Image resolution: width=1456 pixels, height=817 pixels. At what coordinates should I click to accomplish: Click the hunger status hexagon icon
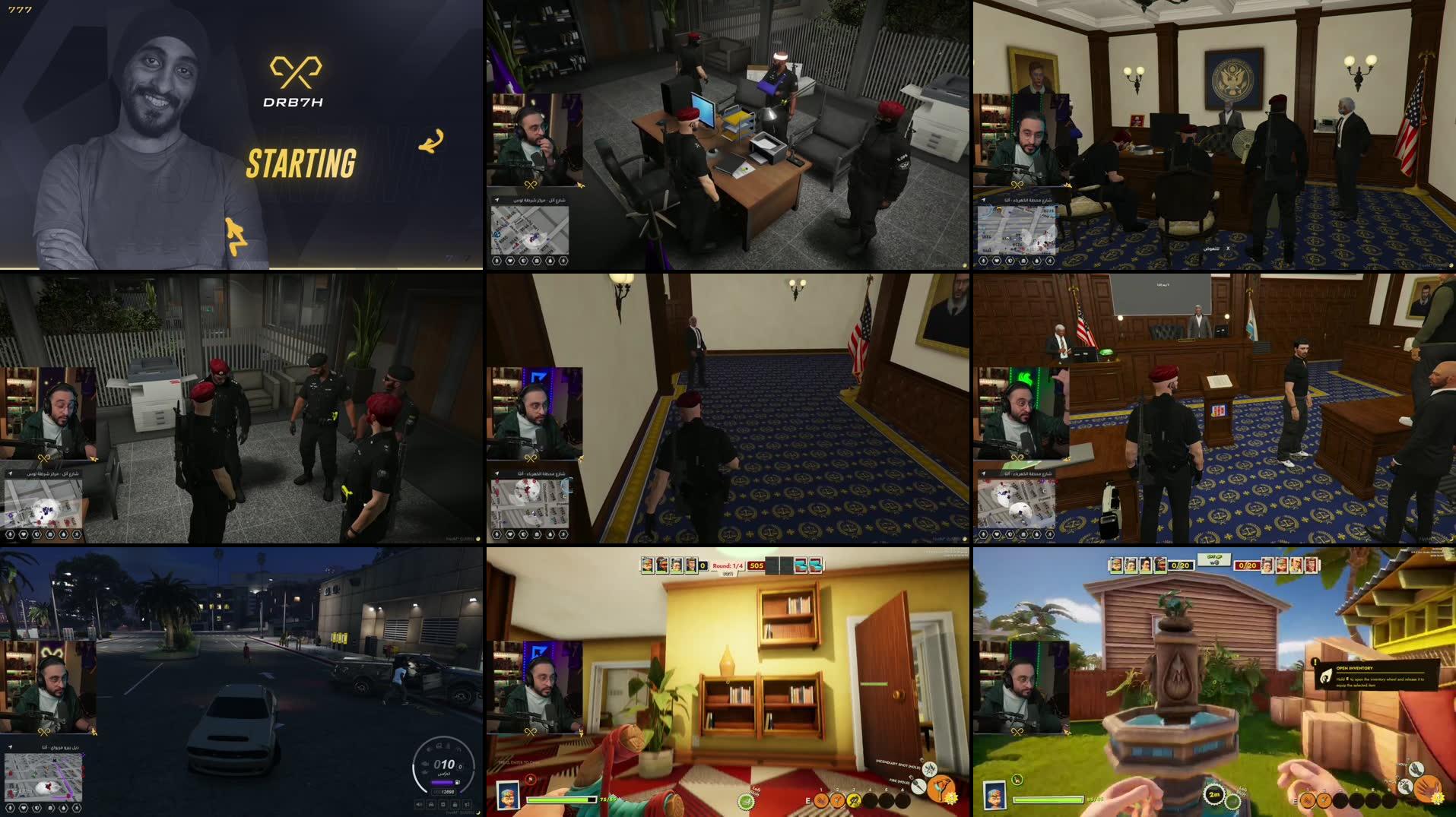536,261
